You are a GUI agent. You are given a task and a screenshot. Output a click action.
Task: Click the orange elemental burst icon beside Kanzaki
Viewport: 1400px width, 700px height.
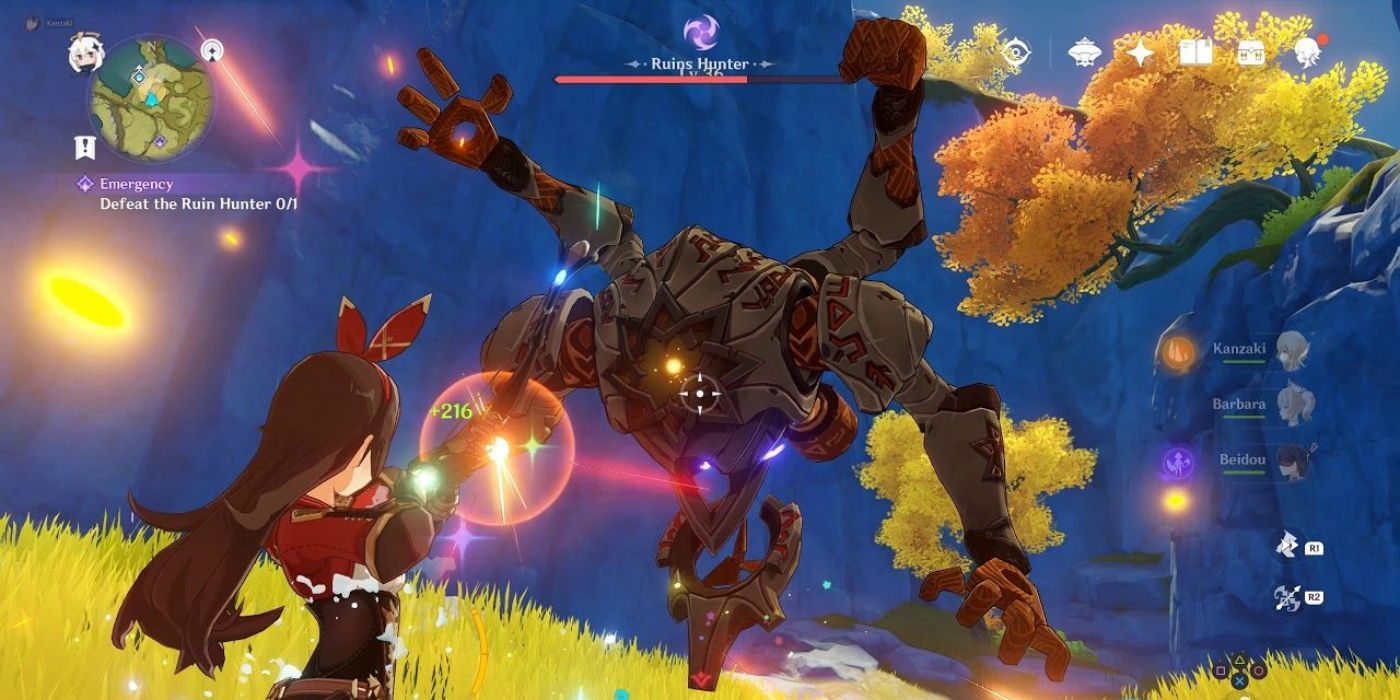(x=1177, y=351)
